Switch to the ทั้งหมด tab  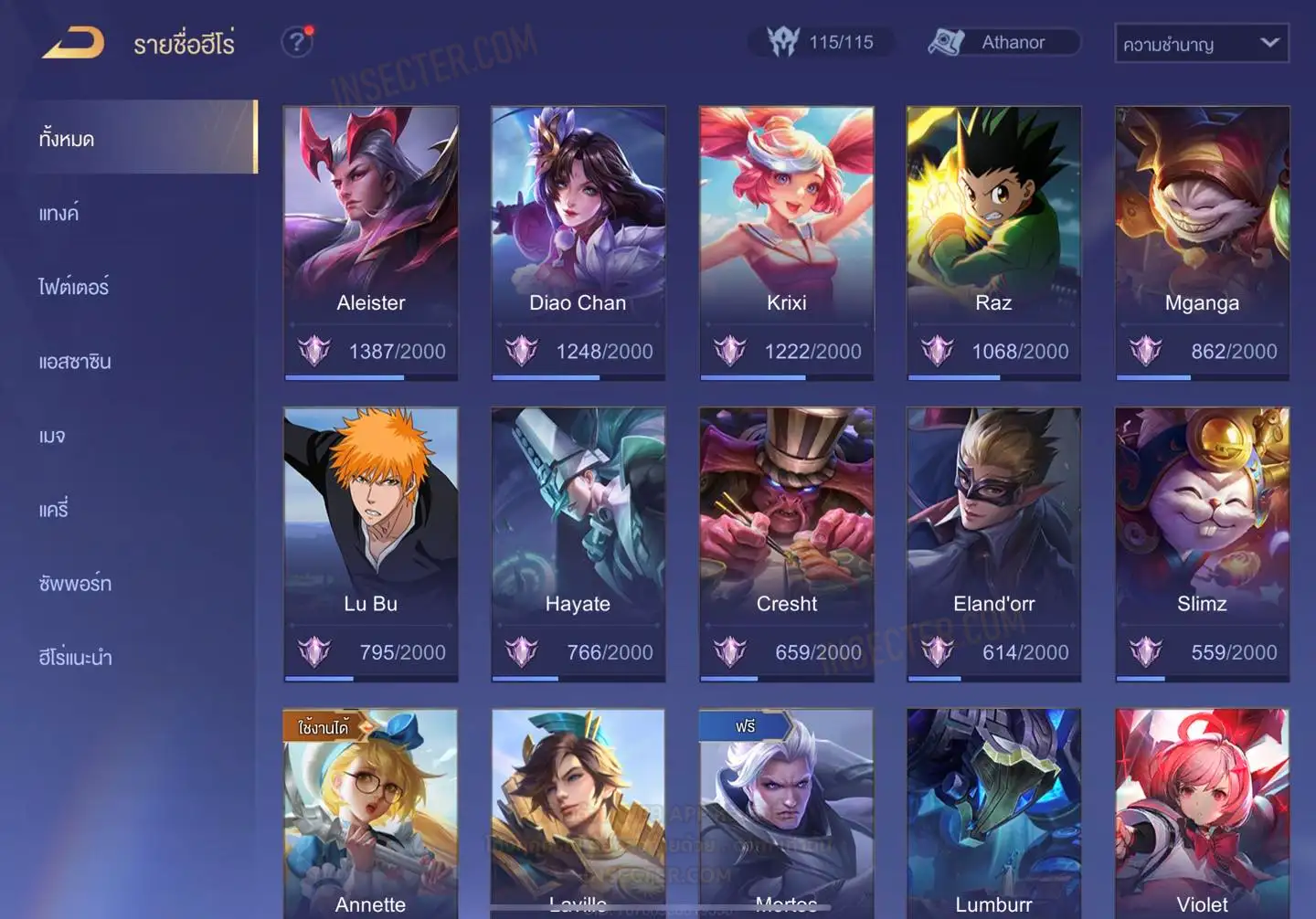pyautogui.click(x=141, y=138)
